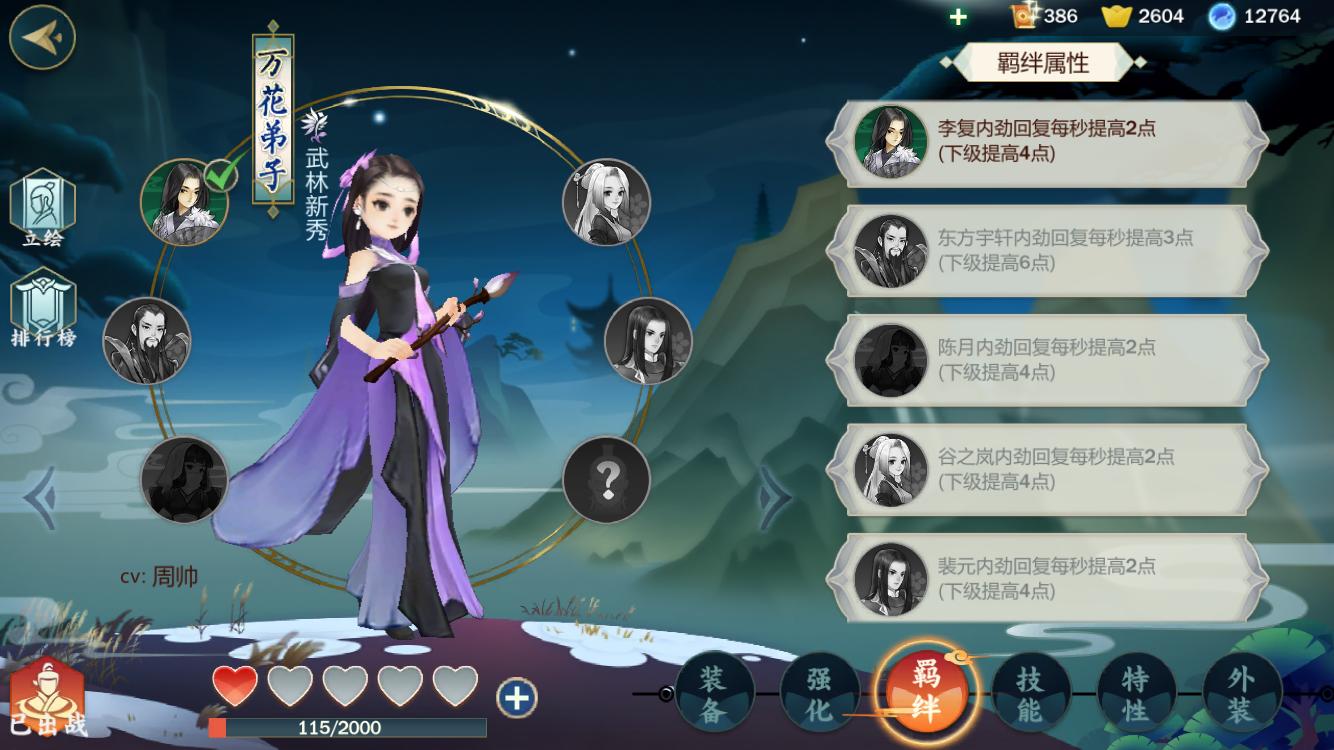This screenshot has height=750, width=1334.
Task: Click the locked question mark portrait
Action: click(x=606, y=480)
